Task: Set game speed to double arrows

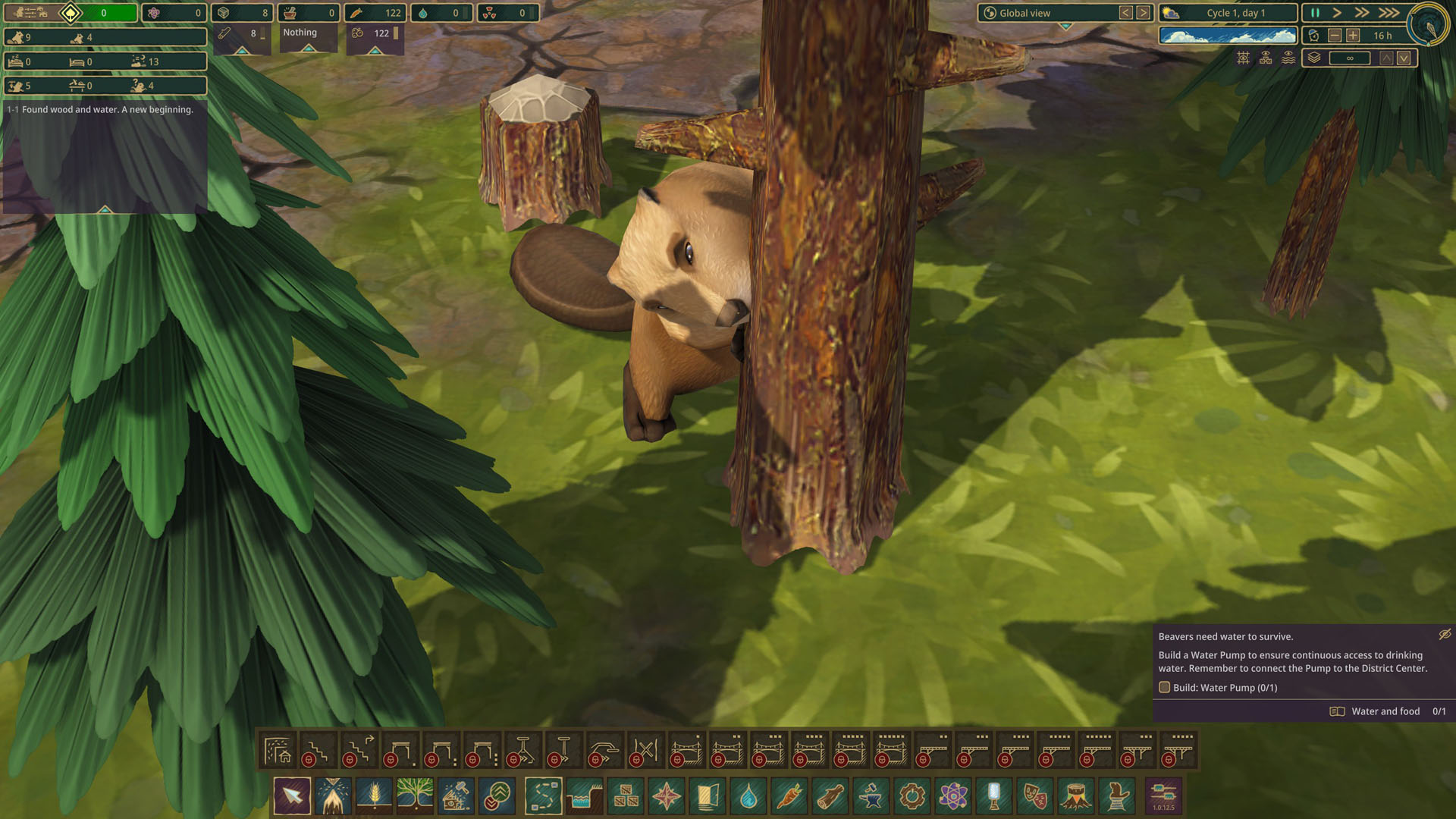Action: pos(1362,13)
